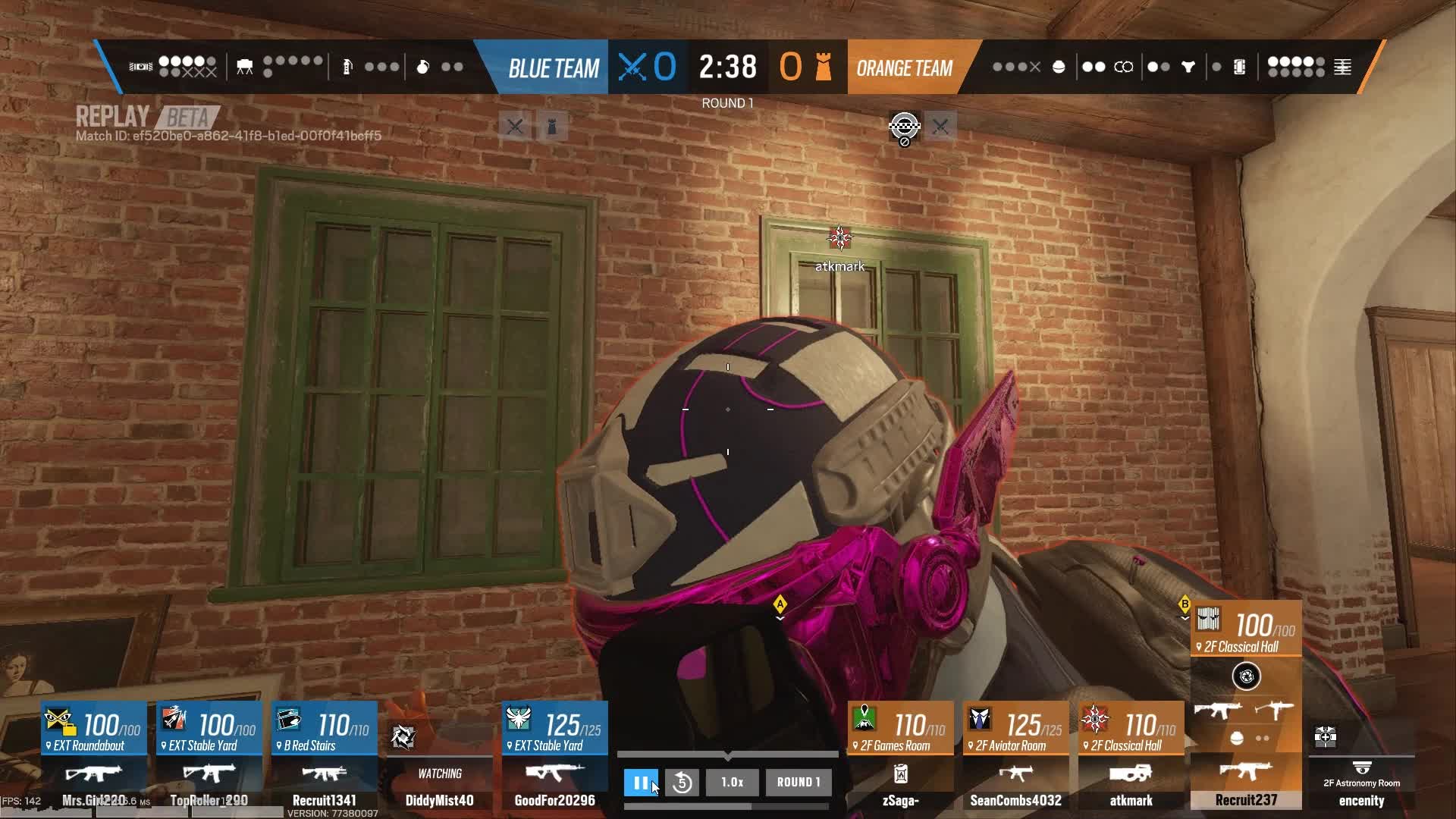The image size is (1456, 819).
Task: Select DiddyMist40's player card
Action: pyautogui.click(x=440, y=766)
